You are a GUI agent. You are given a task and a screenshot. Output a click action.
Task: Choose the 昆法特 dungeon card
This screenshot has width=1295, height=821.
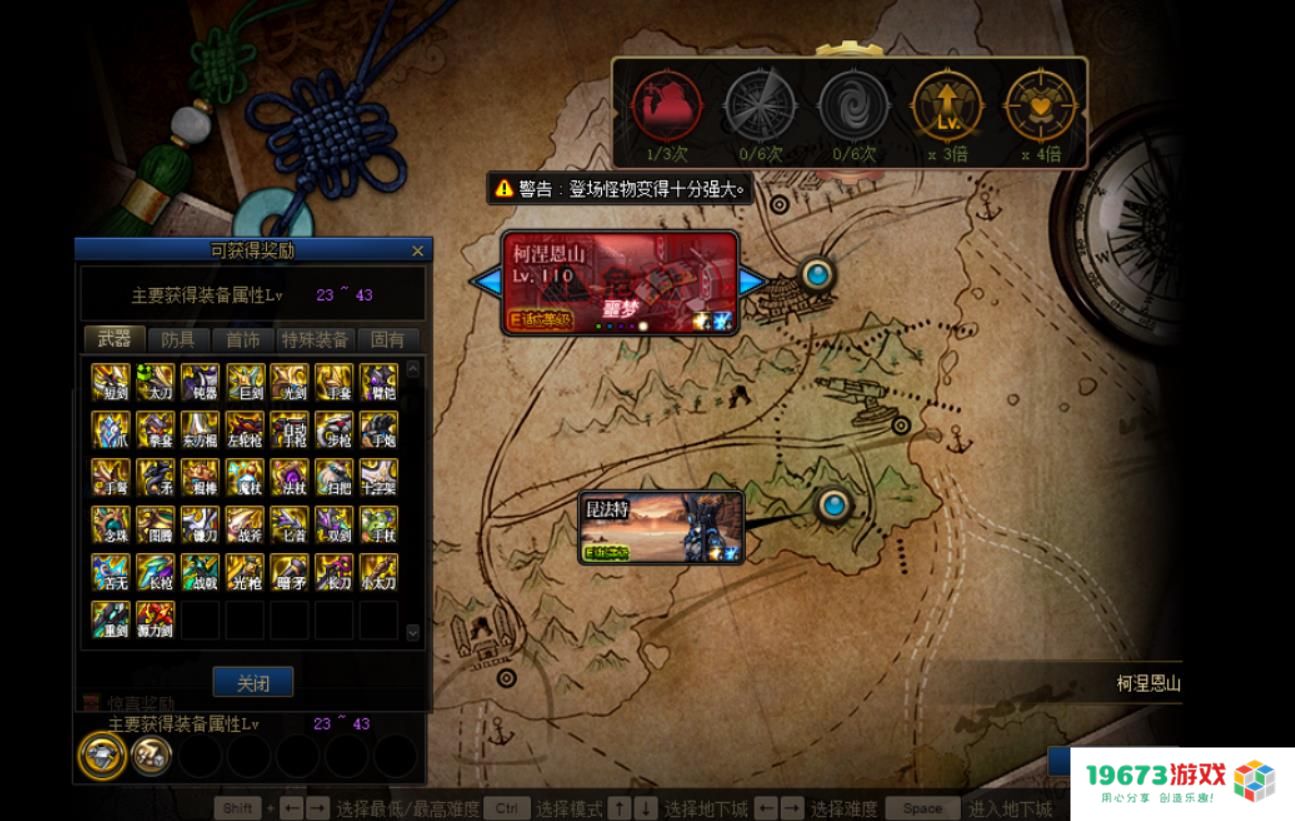pyautogui.click(x=662, y=527)
